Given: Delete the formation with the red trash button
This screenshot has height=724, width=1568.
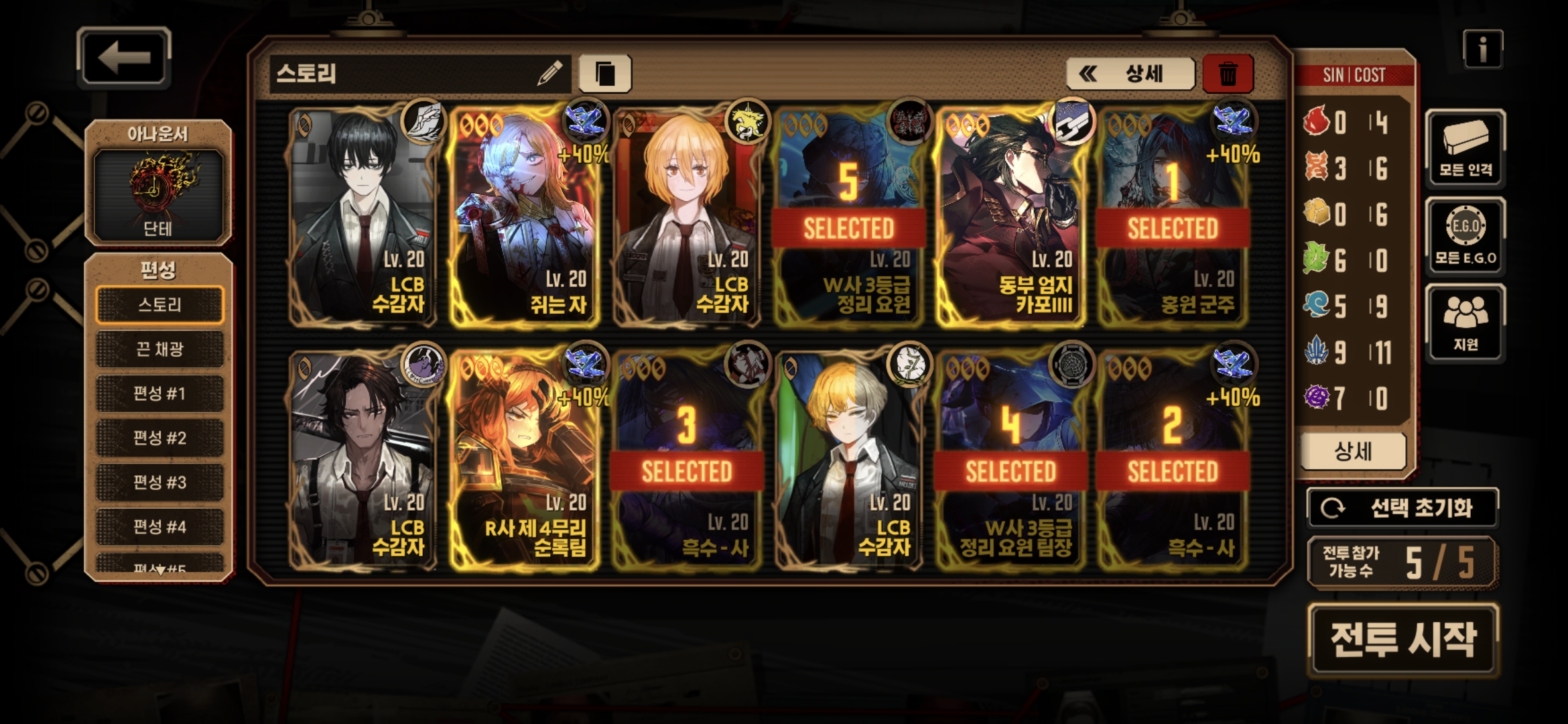Looking at the screenshot, I should [x=1228, y=73].
